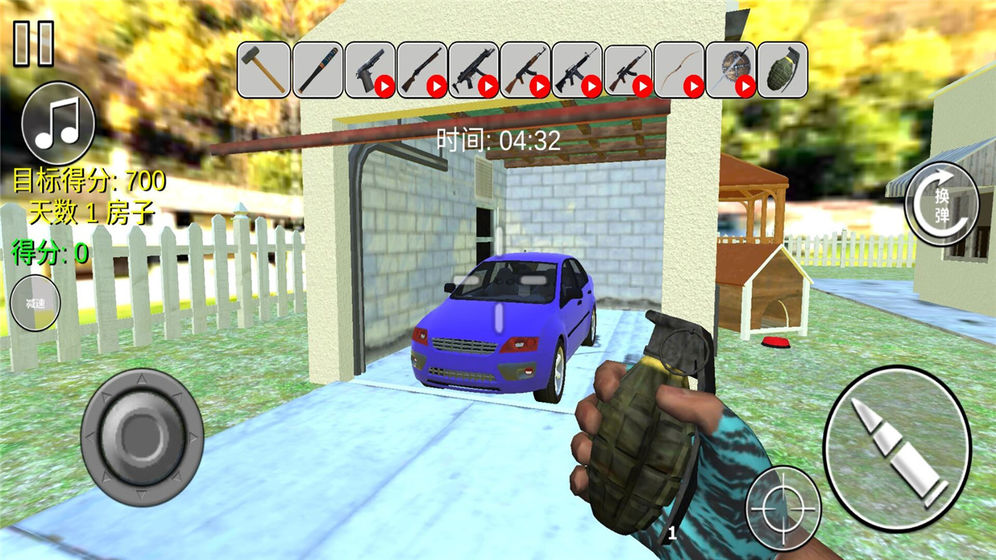Select the sledgehammer weapon slot

[264, 70]
